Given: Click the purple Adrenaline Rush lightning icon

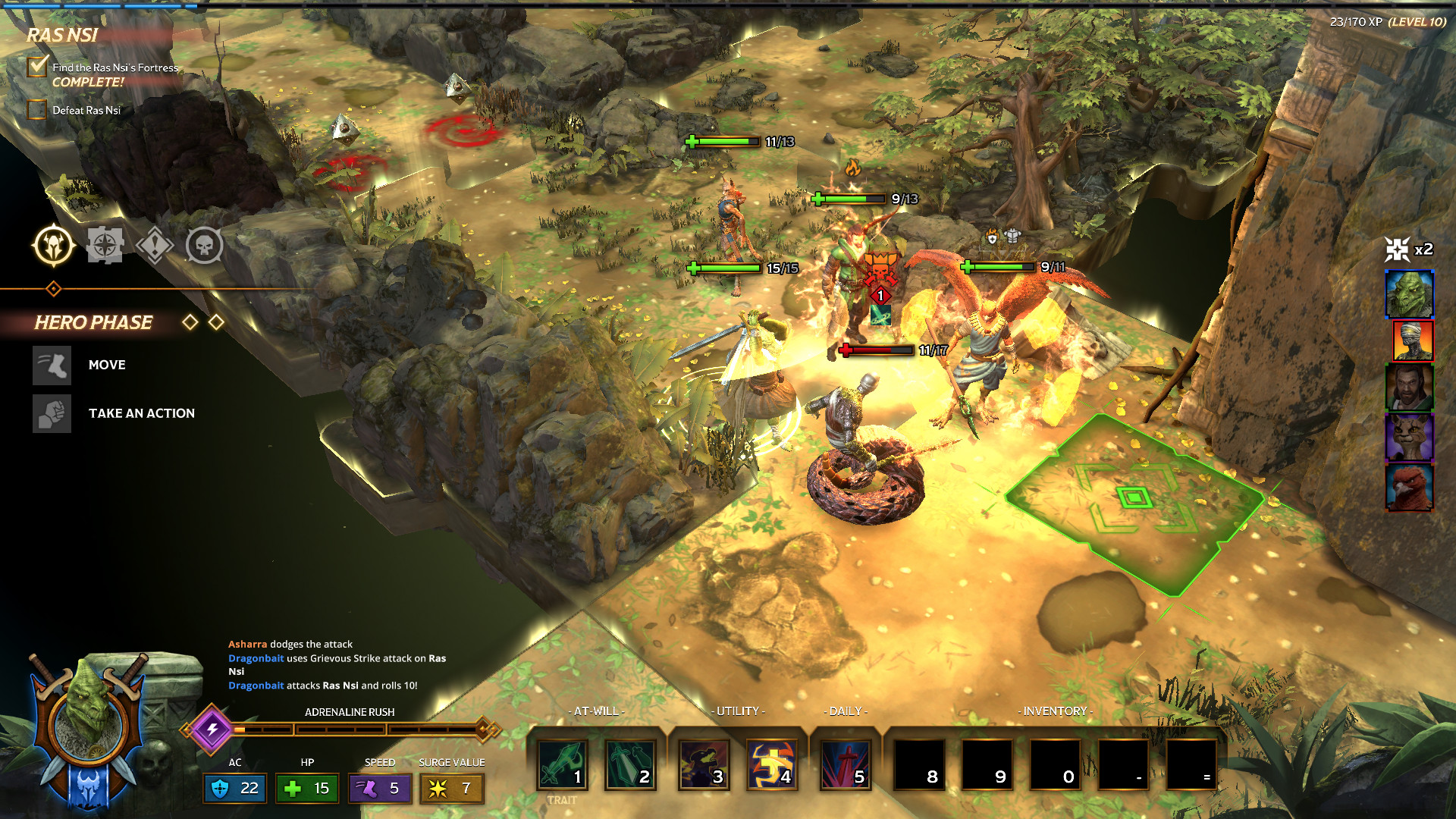Looking at the screenshot, I should pos(212,730).
